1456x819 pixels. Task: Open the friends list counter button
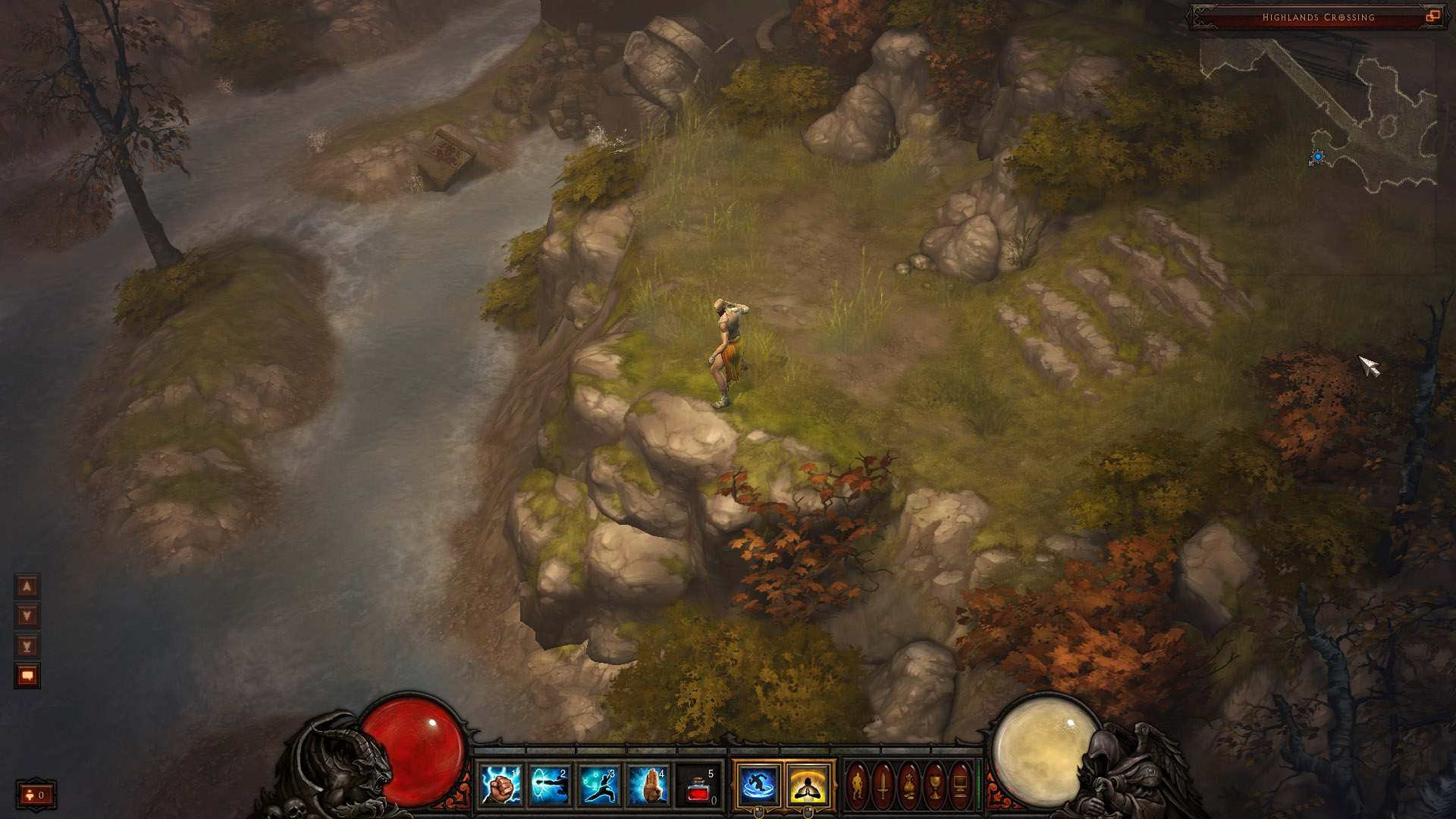tap(36, 795)
